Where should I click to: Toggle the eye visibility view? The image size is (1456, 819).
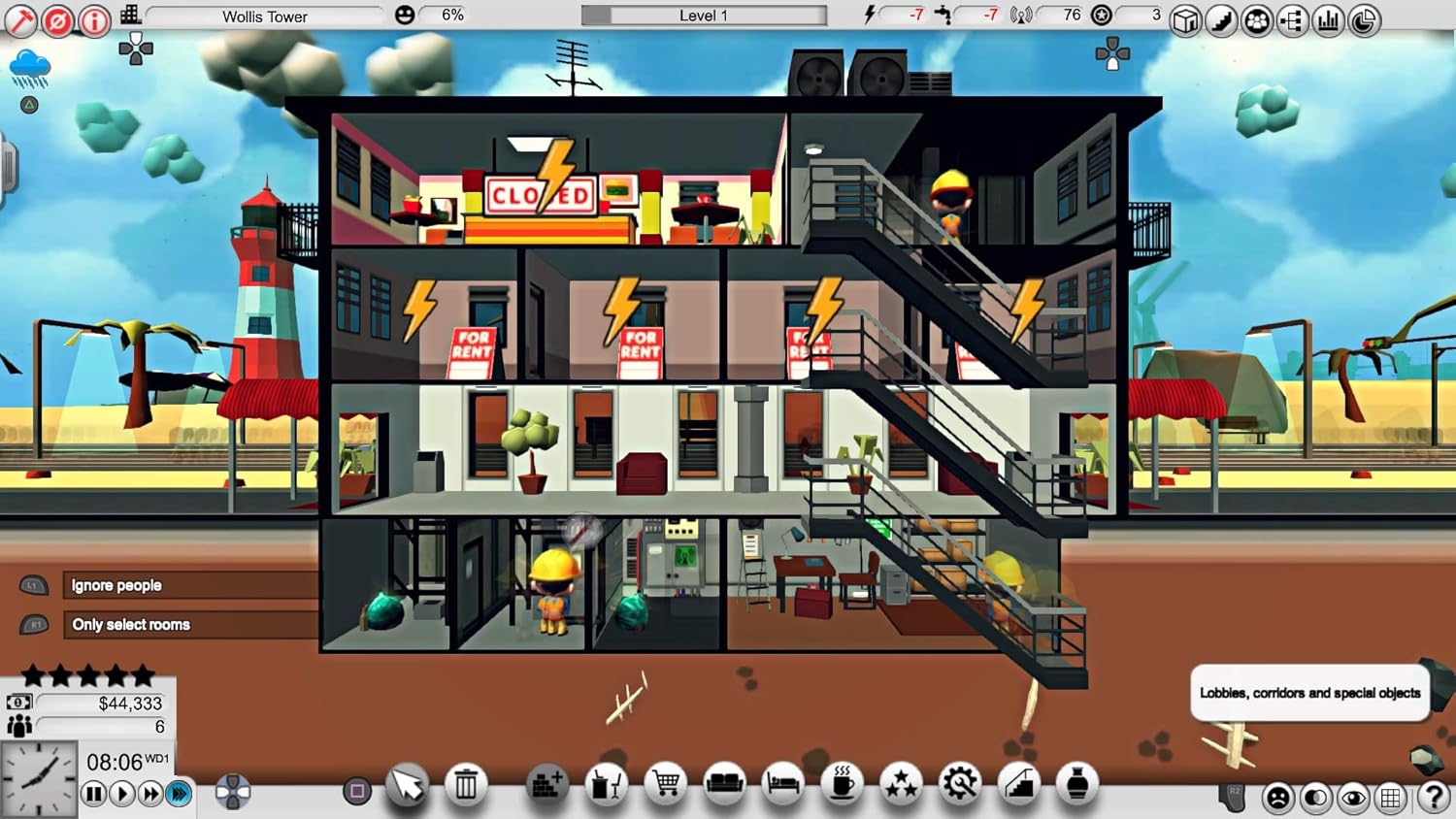pos(1353,798)
